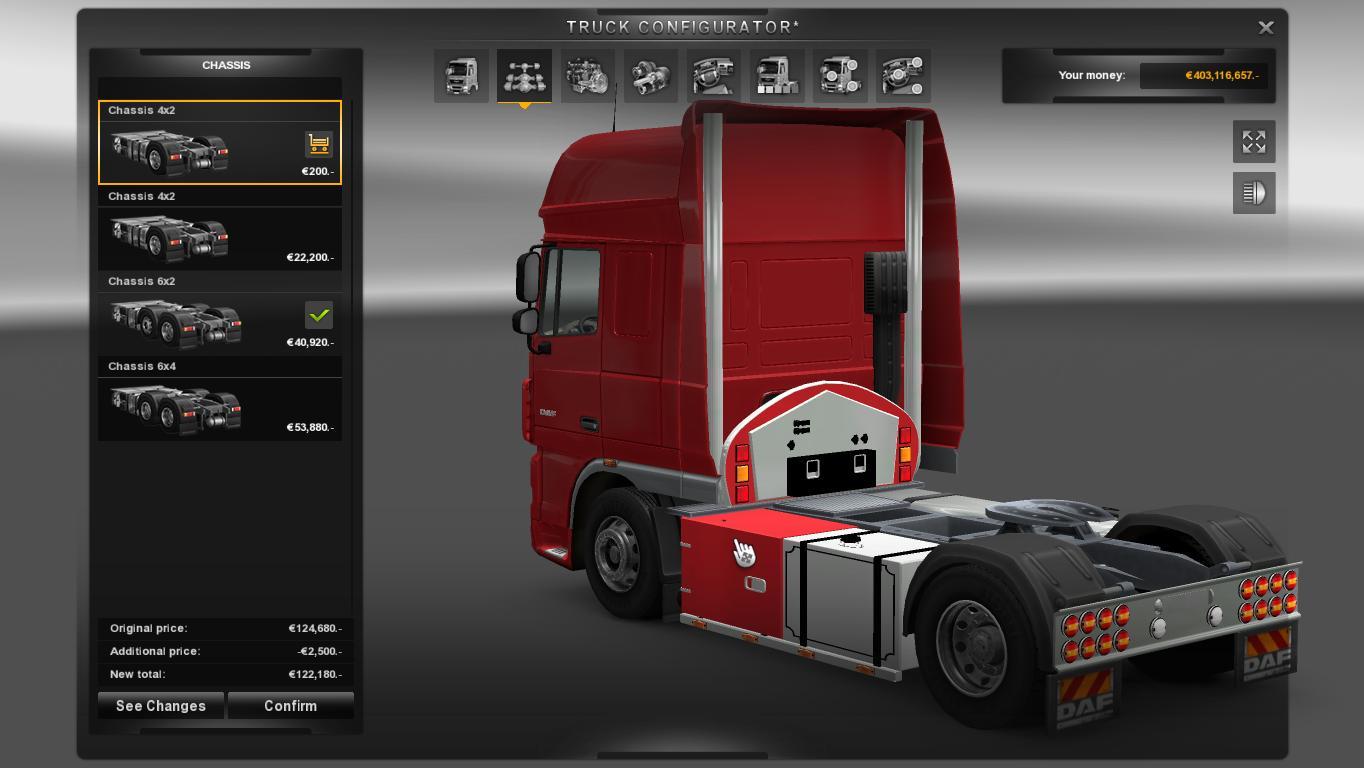The image size is (1364, 768).
Task: Select the chassis category tab
Action: point(524,76)
